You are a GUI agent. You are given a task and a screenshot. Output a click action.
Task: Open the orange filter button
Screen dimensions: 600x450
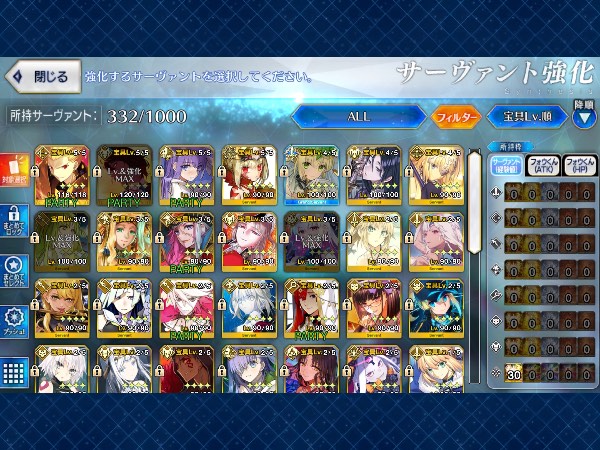coord(455,117)
